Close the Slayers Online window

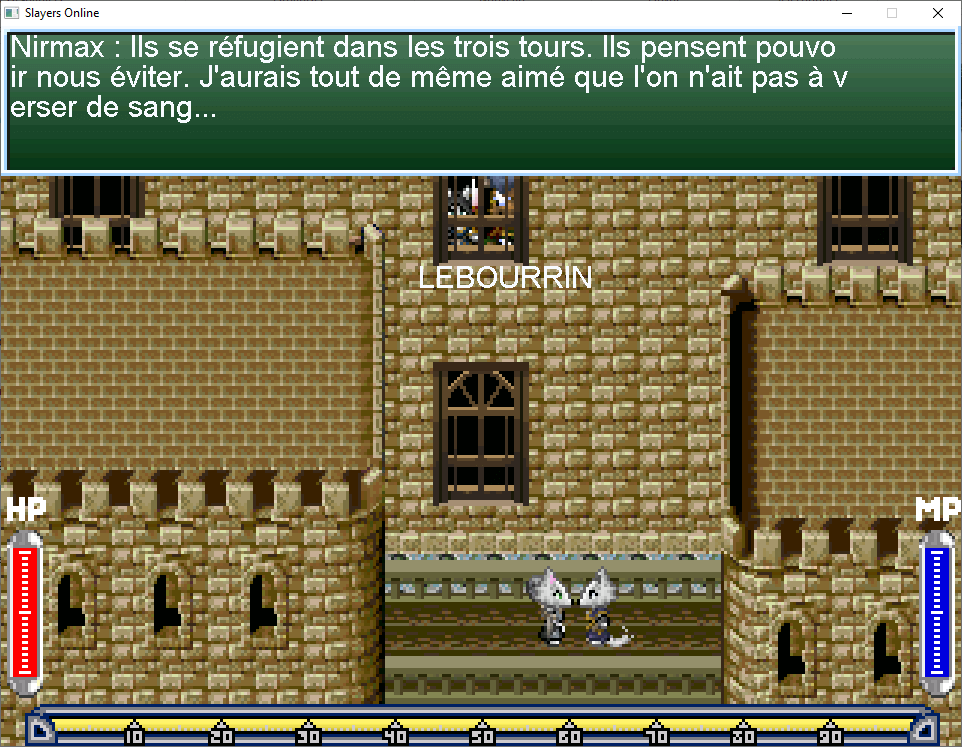click(x=937, y=14)
